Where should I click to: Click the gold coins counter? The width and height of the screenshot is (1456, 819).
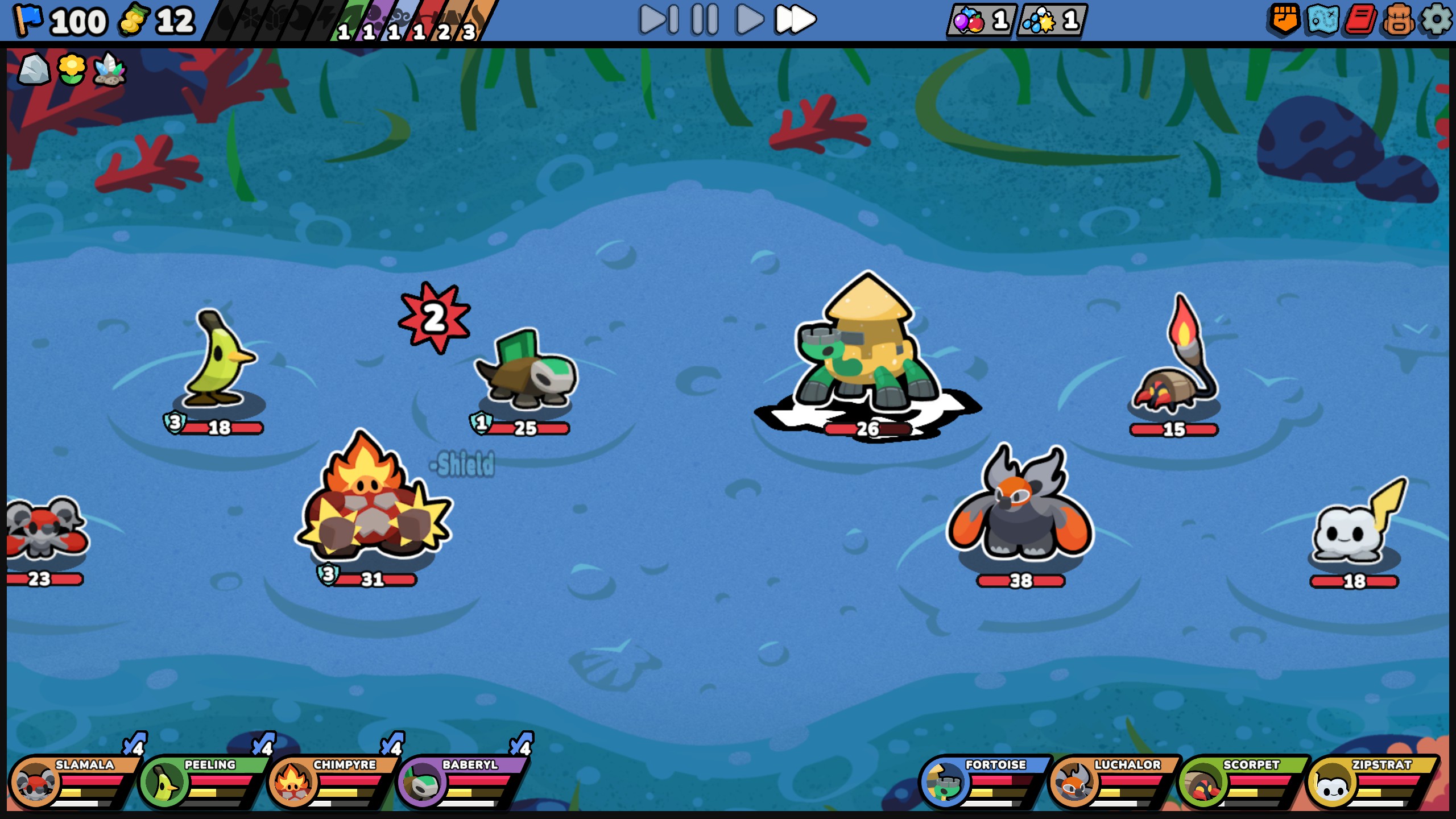tap(154, 22)
